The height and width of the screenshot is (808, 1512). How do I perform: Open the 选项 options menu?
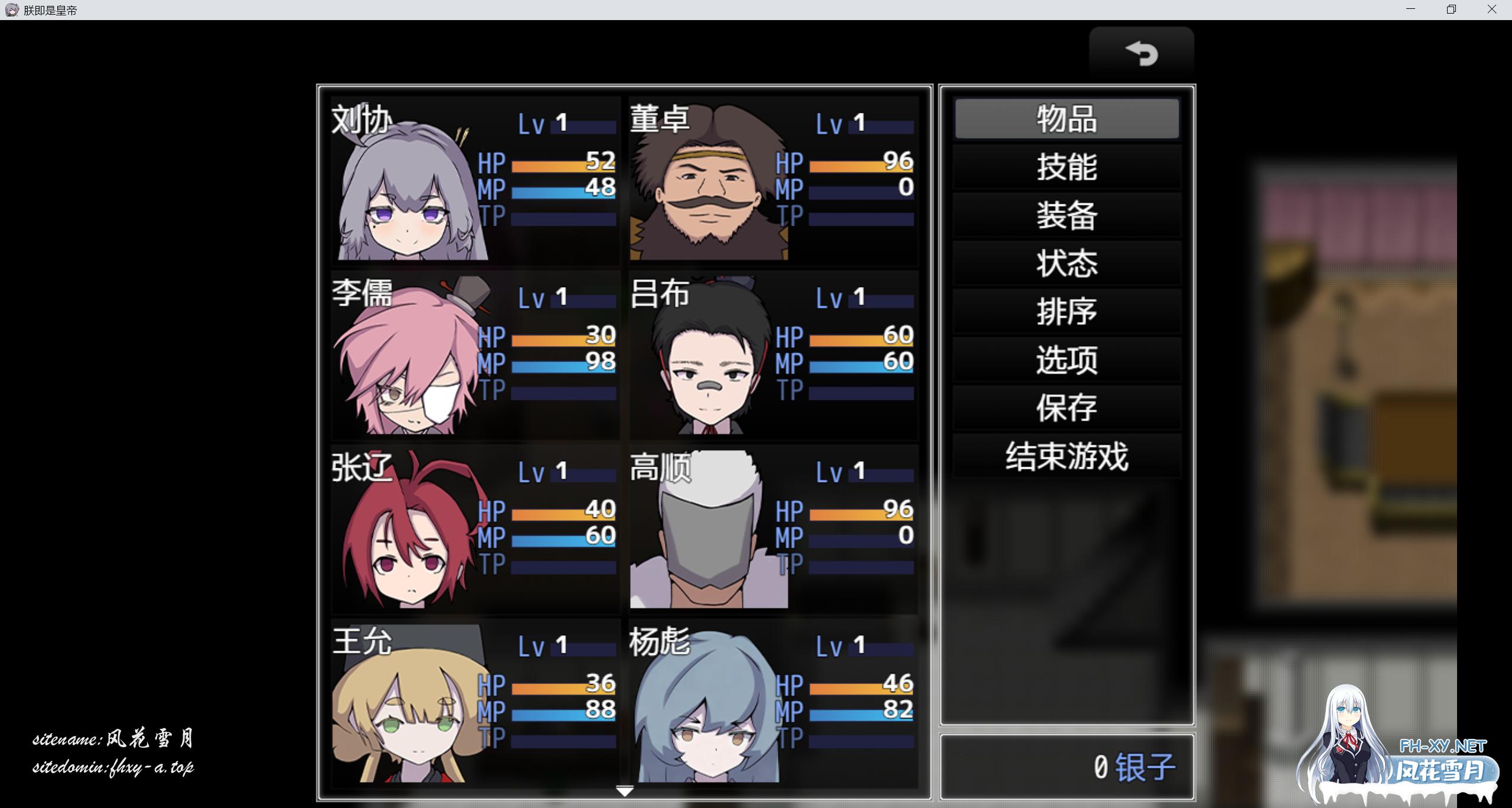[x=1067, y=360]
